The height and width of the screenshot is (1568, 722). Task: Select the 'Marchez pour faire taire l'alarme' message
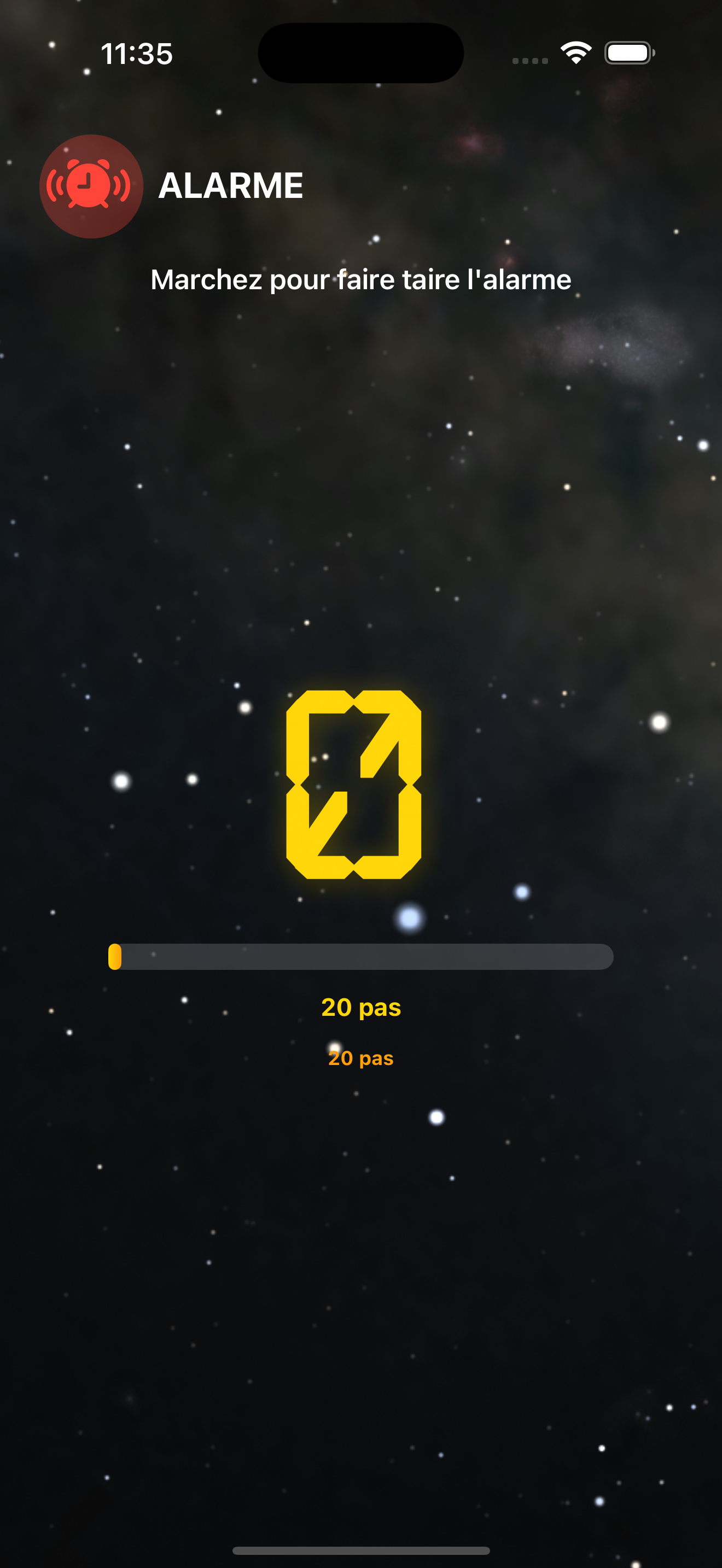pos(360,280)
